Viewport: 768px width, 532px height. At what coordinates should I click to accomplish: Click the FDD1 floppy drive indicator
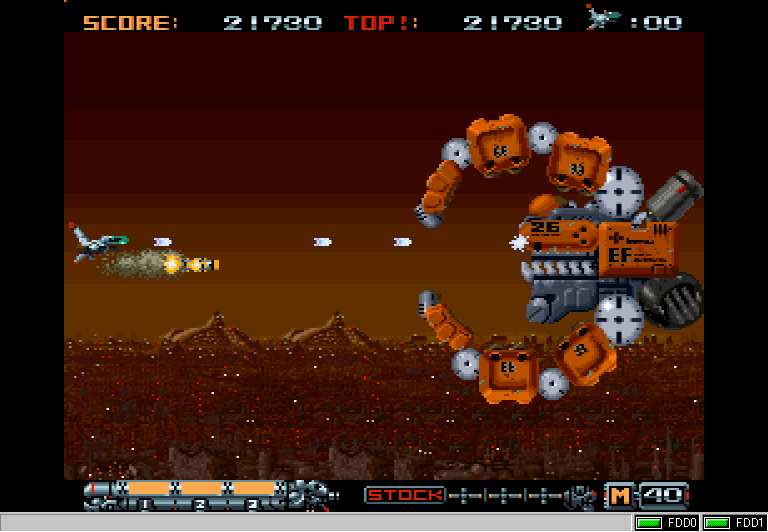[x=734, y=523]
